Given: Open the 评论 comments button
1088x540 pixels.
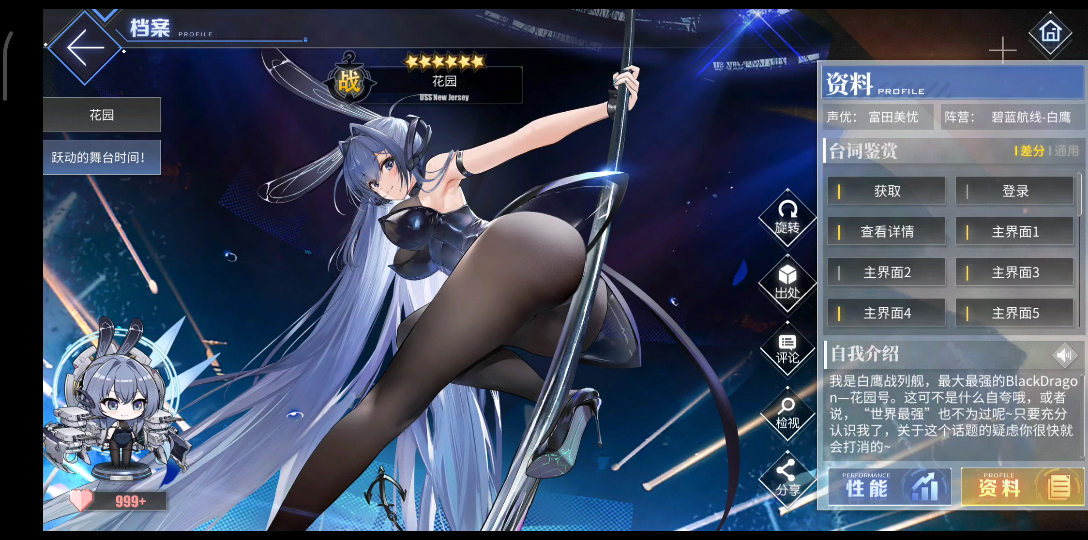Looking at the screenshot, I should pos(787,347).
